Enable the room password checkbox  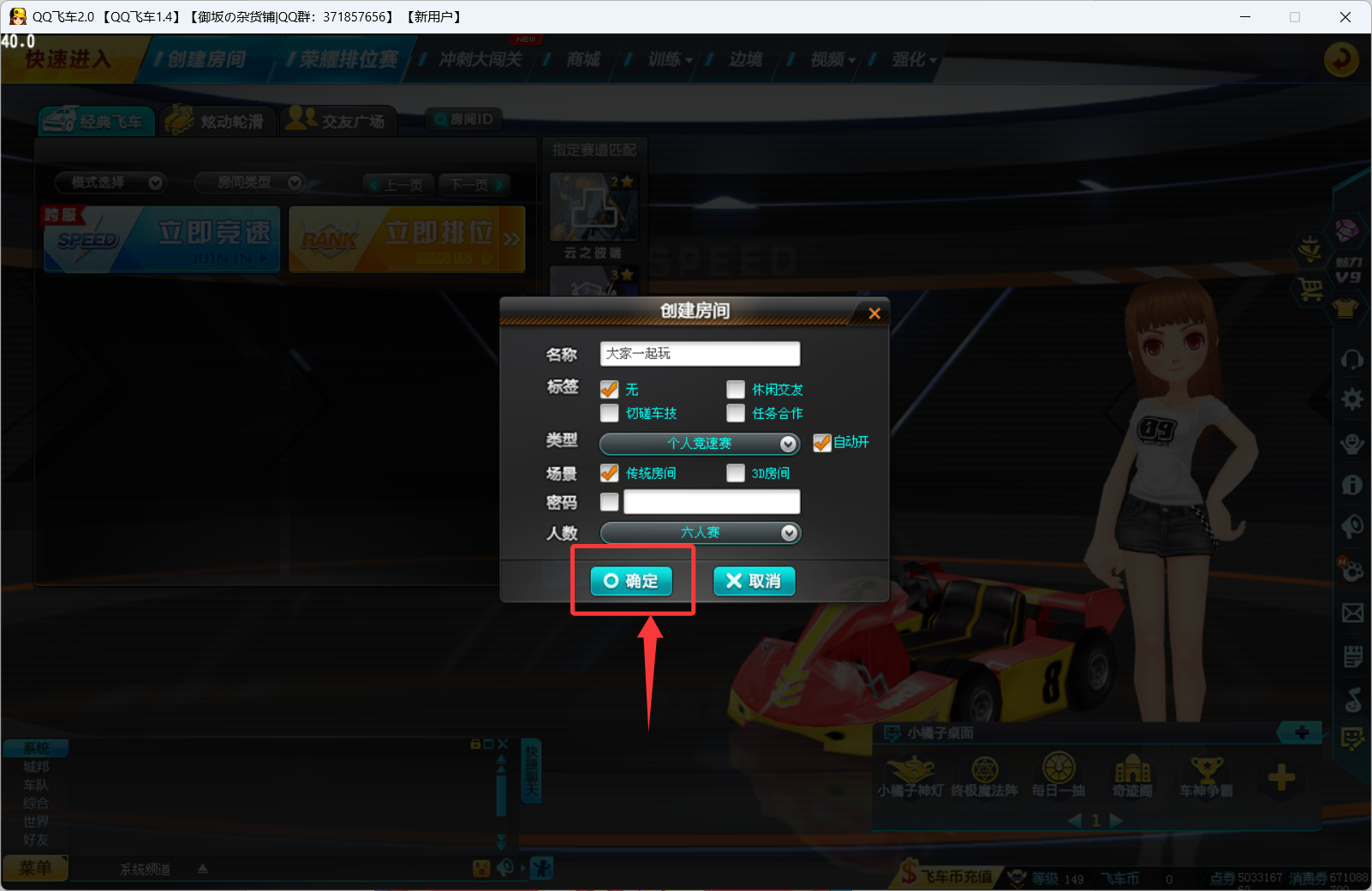click(x=610, y=501)
